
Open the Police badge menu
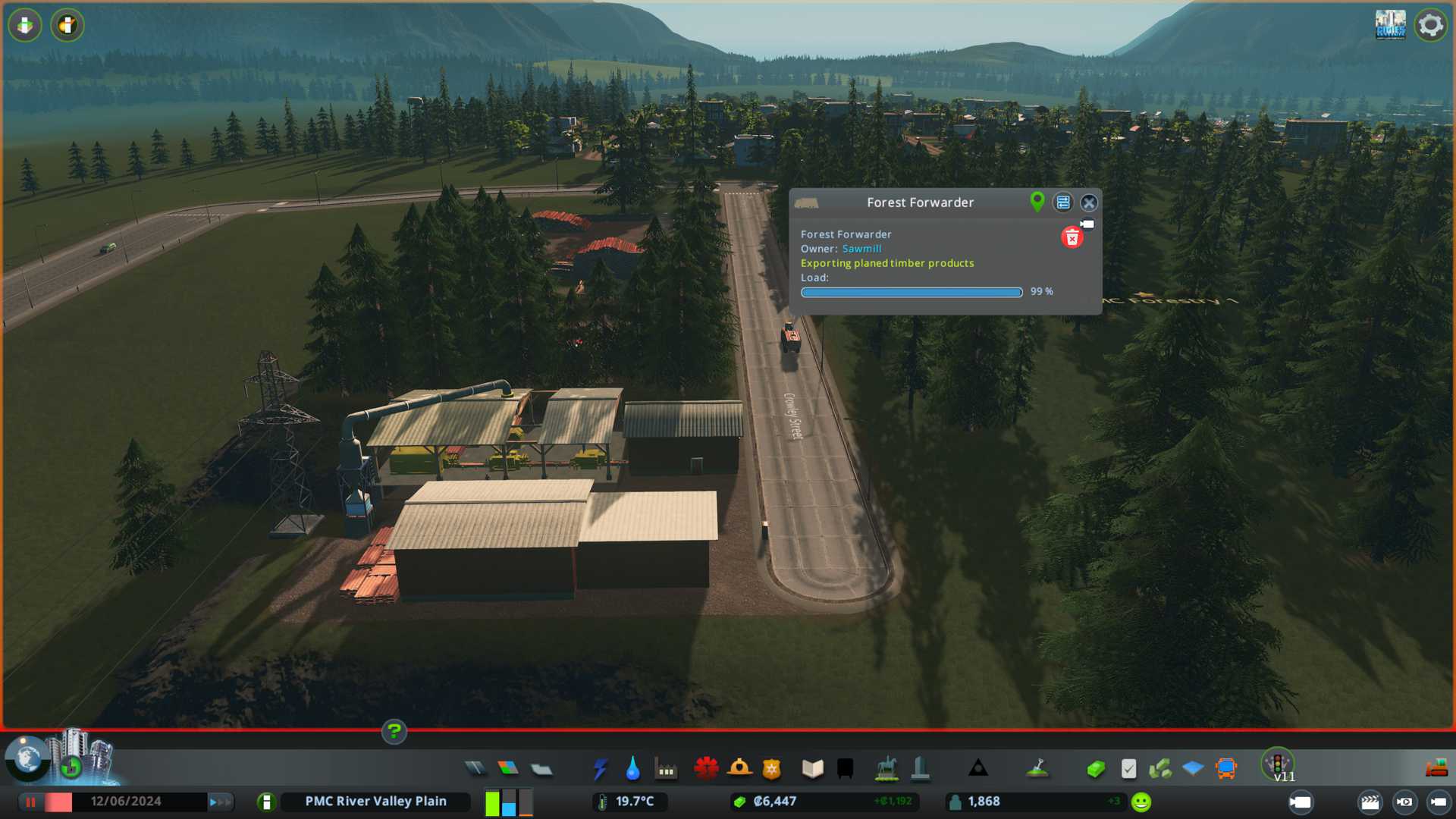coord(772,769)
